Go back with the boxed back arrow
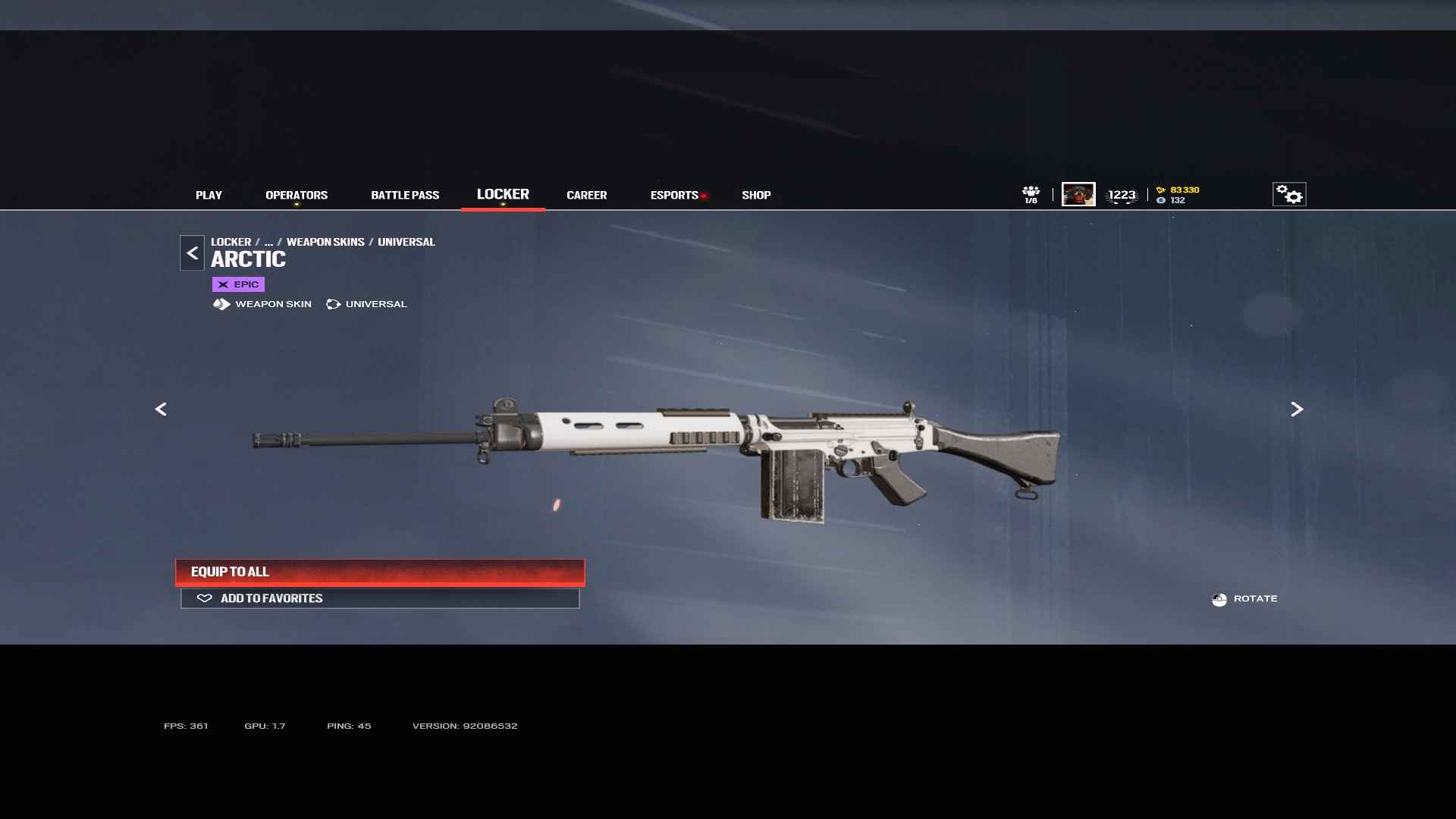The height and width of the screenshot is (819, 1456). (x=192, y=253)
